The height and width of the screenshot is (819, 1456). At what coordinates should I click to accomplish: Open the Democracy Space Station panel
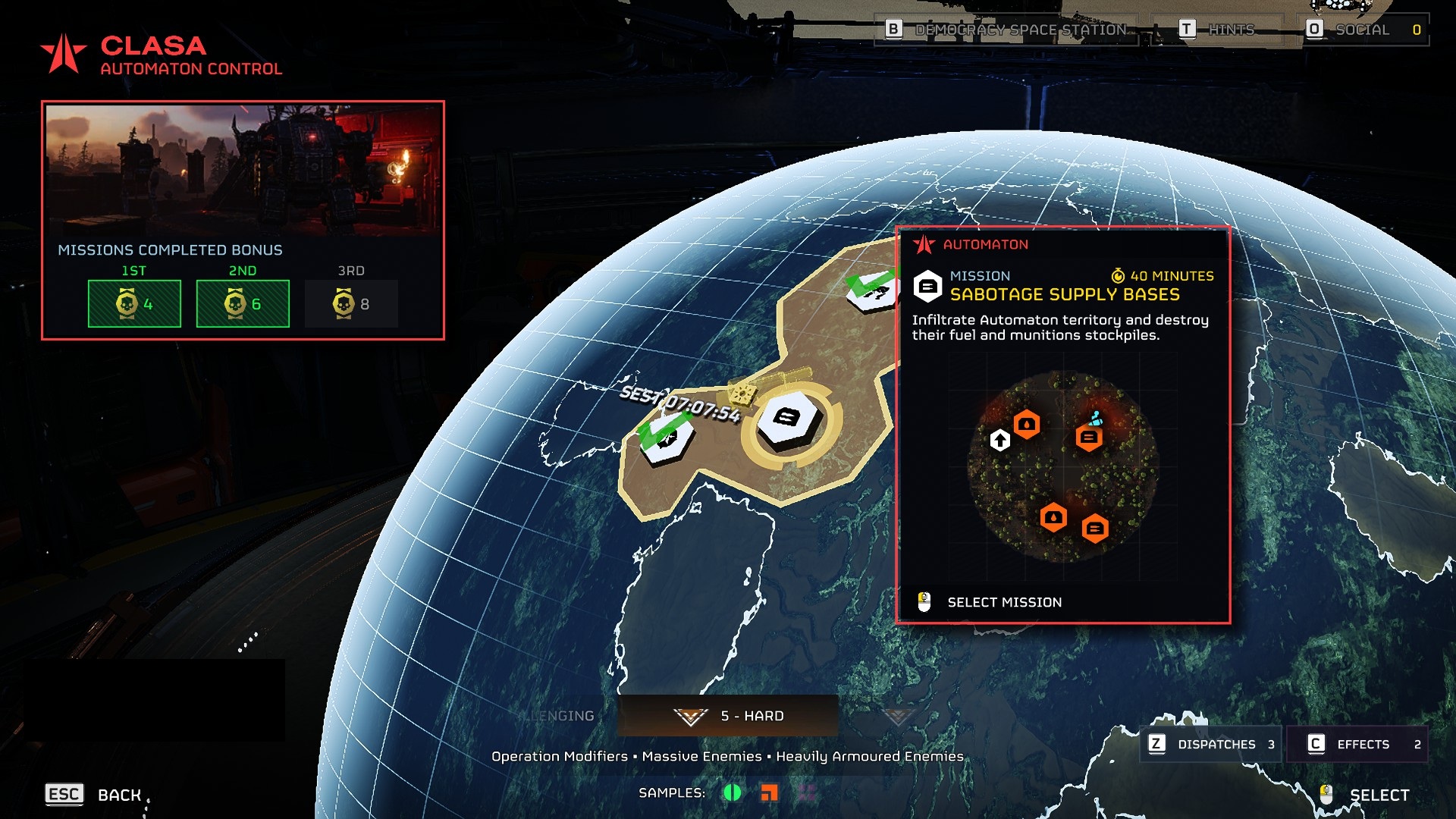[x=1006, y=30]
